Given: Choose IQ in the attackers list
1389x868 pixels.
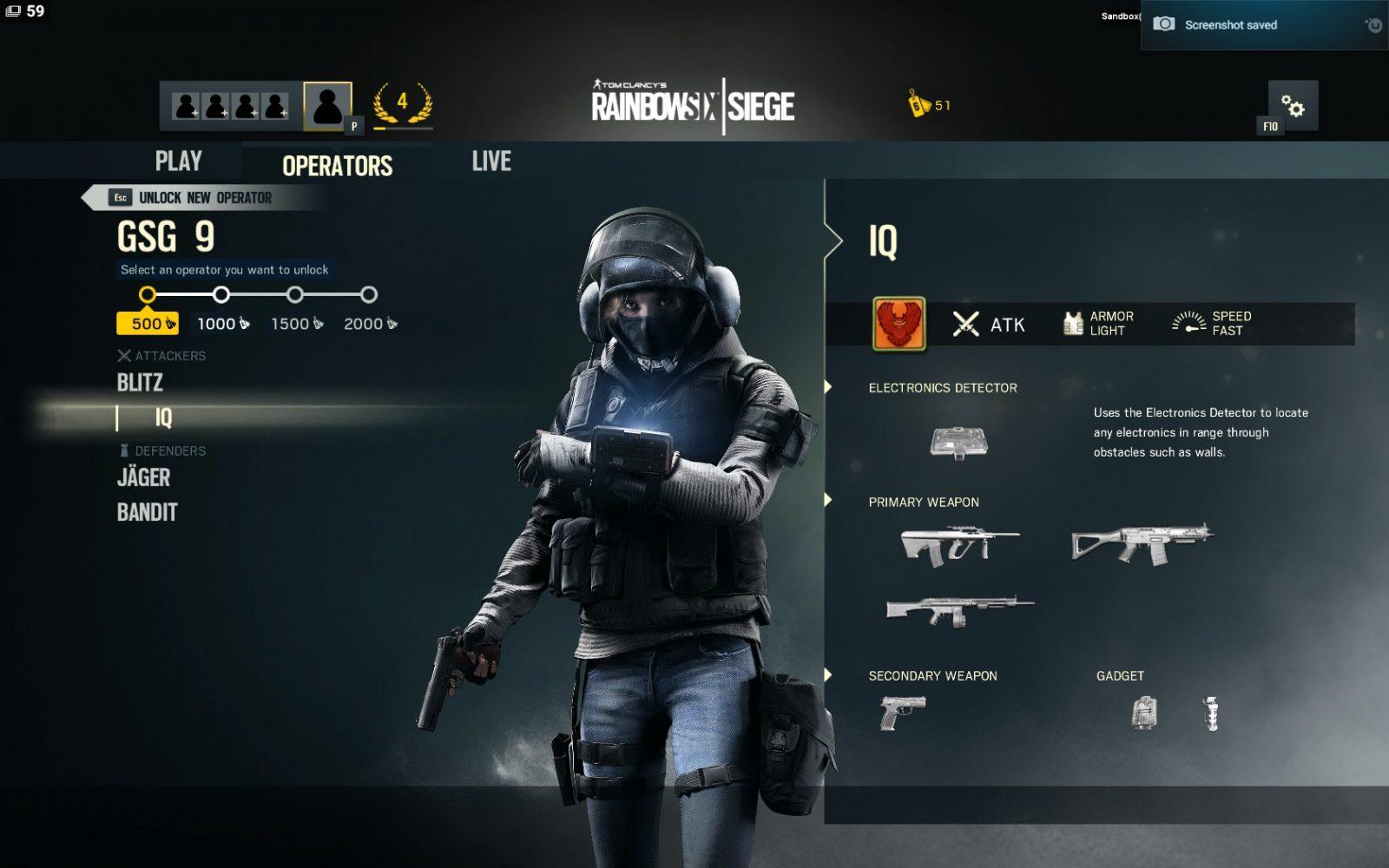Looking at the screenshot, I should tap(163, 418).
